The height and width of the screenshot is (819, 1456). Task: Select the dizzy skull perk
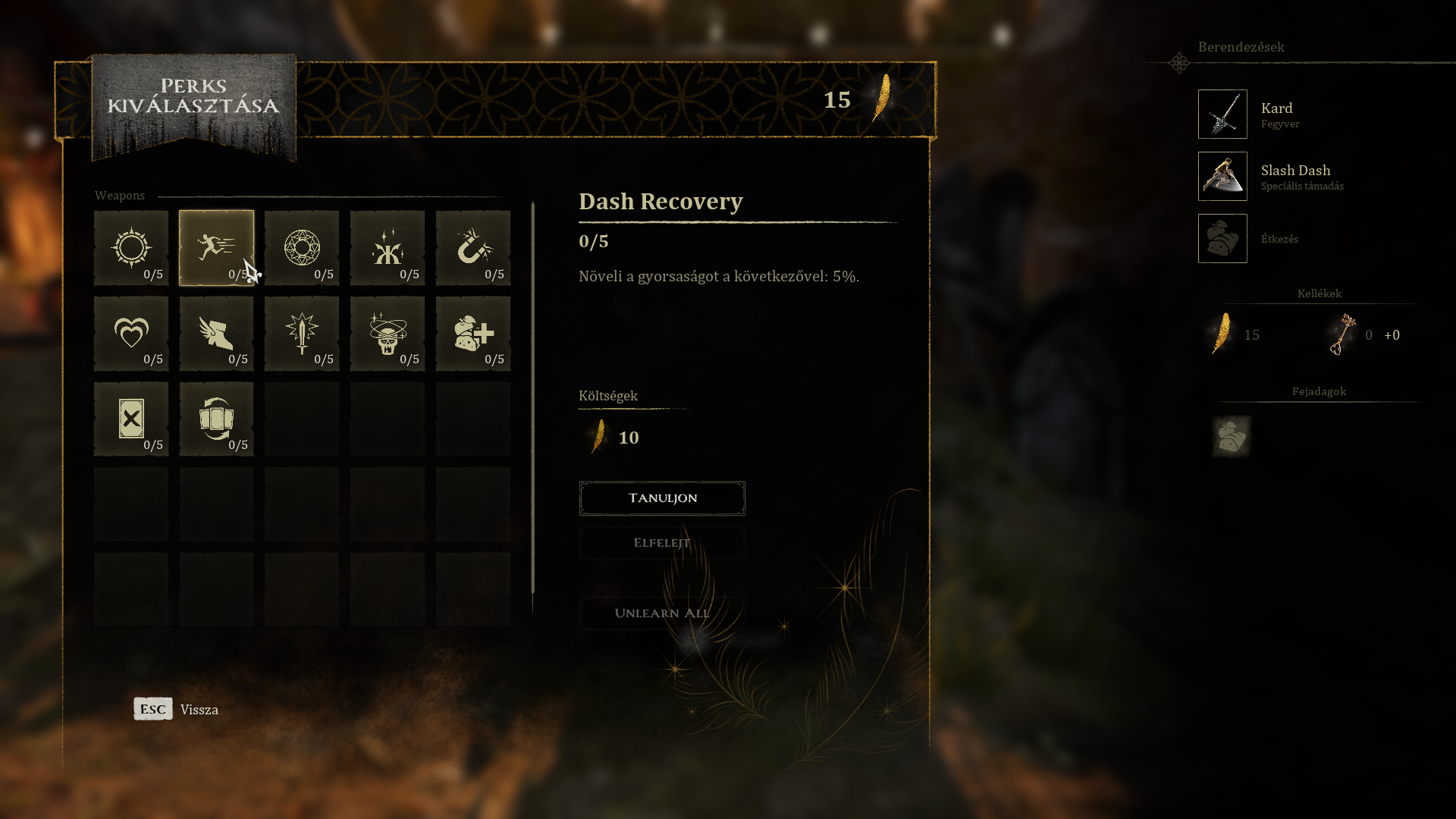pos(388,334)
